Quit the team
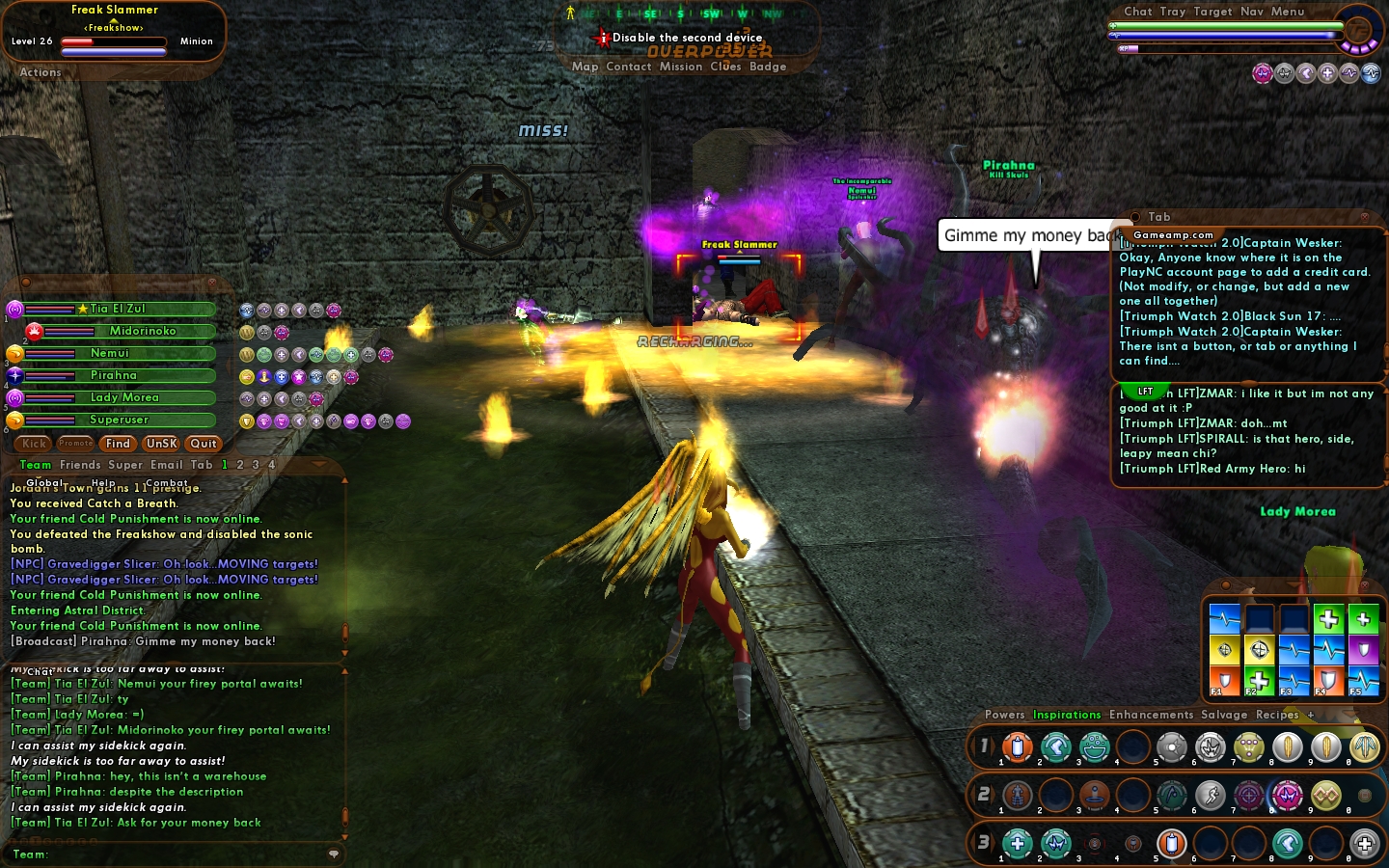Image resolution: width=1389 pixels, height=868 pixels. click(204, 444)
